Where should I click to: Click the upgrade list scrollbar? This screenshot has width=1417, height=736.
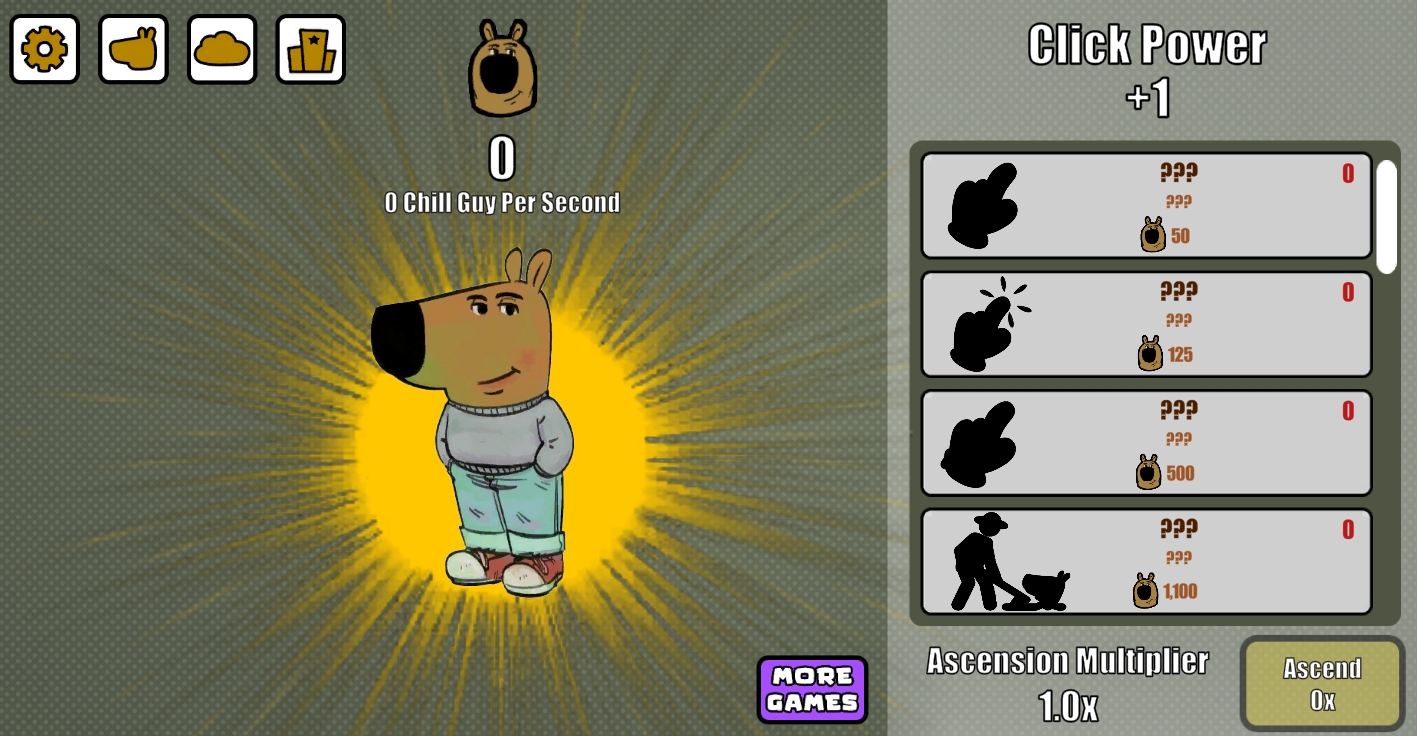click(x=1386, y=210)
